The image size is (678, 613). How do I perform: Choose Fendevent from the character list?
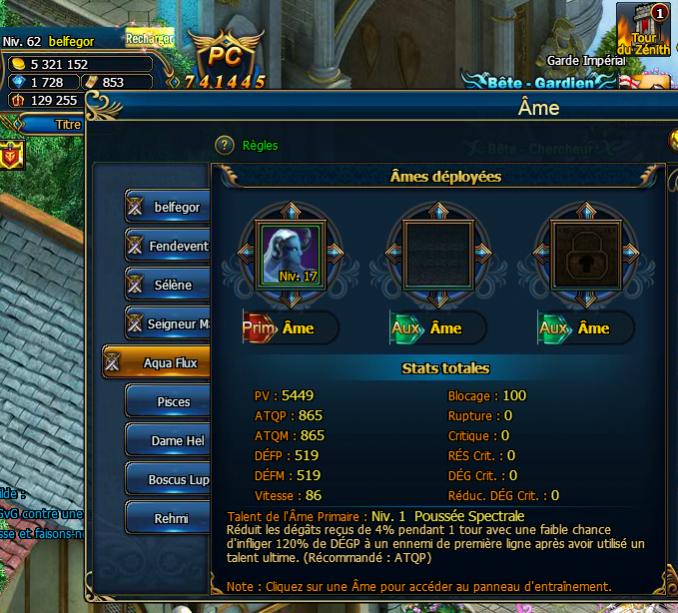(167, 245)
